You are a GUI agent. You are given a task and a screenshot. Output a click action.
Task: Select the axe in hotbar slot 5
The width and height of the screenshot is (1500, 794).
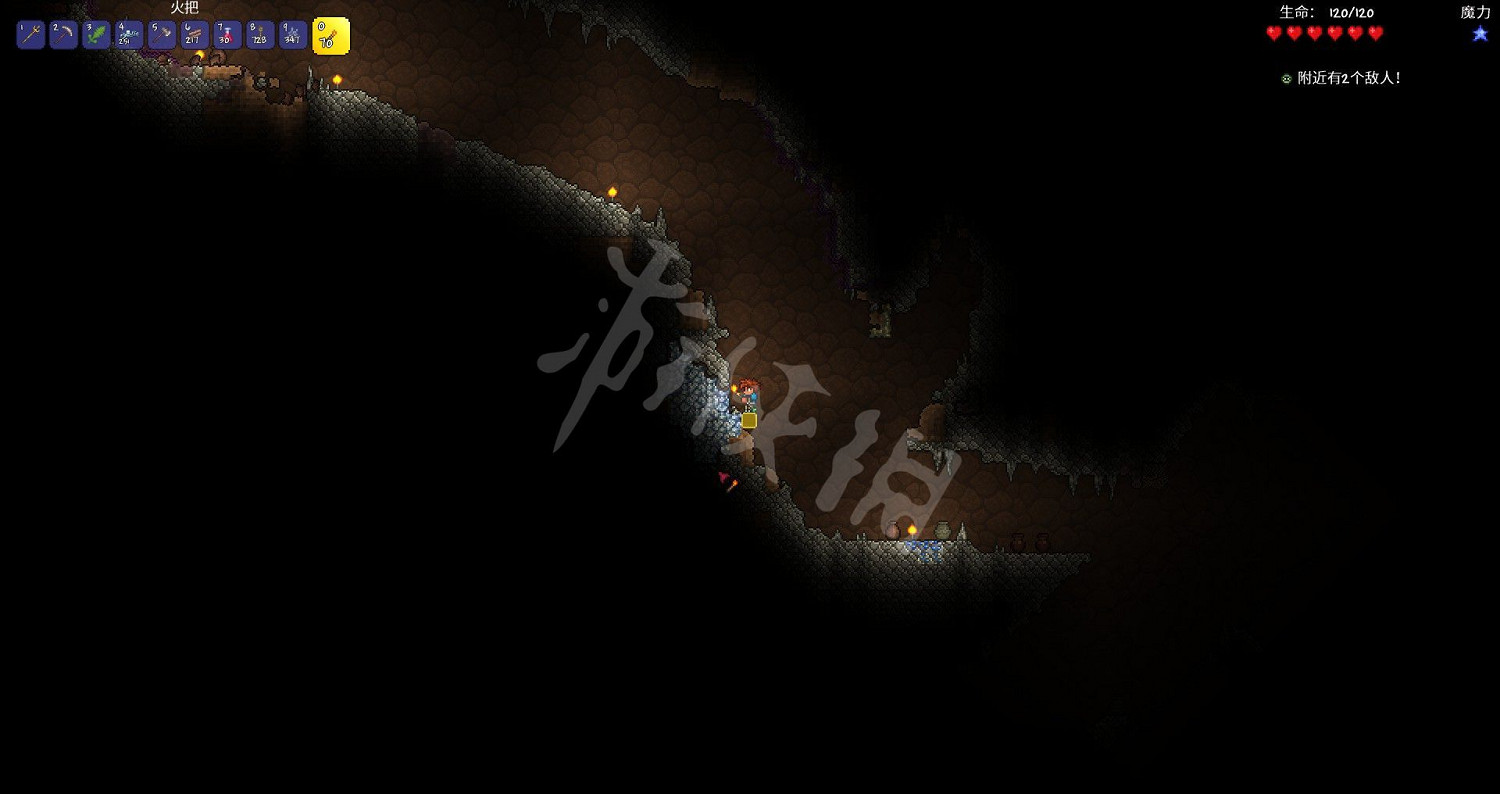161,34
